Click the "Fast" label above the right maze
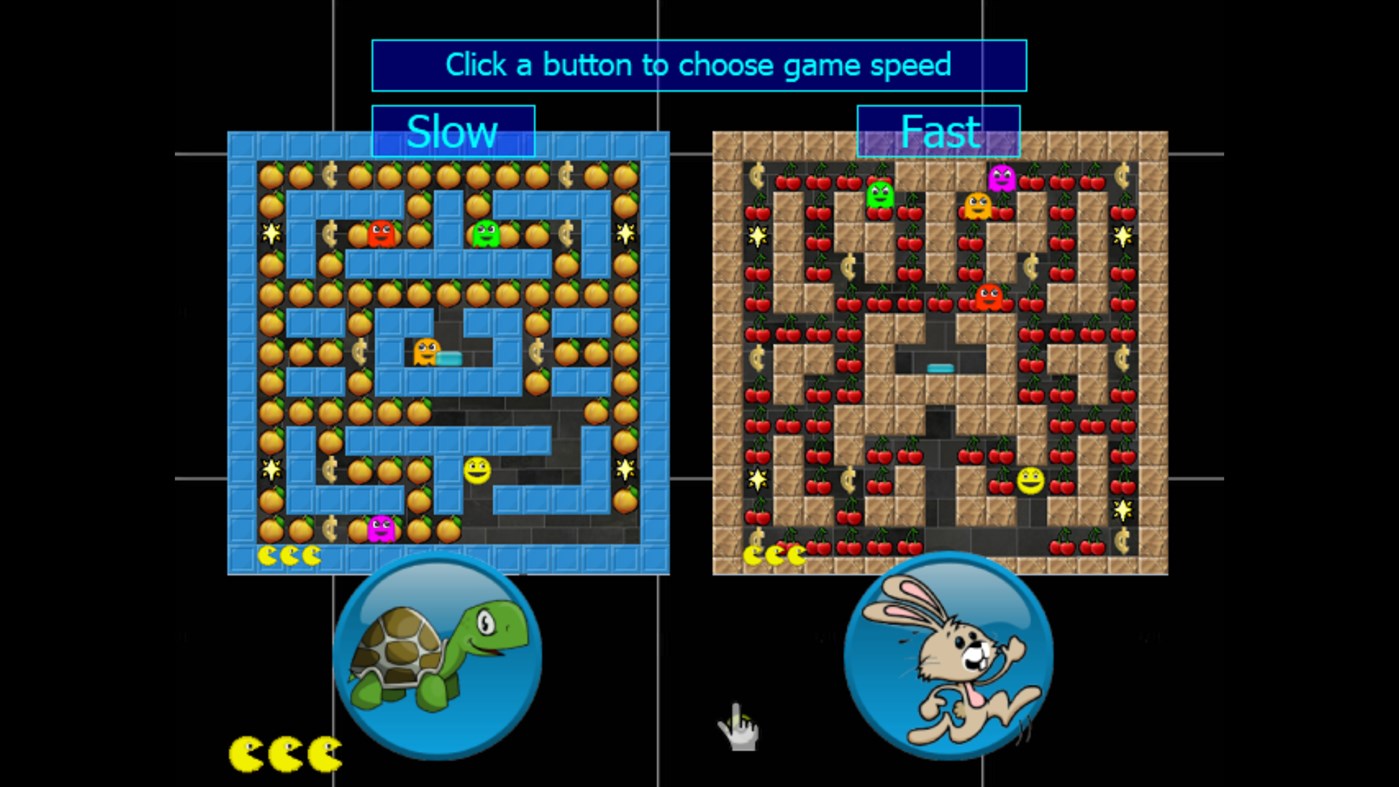 pos(938,130)
